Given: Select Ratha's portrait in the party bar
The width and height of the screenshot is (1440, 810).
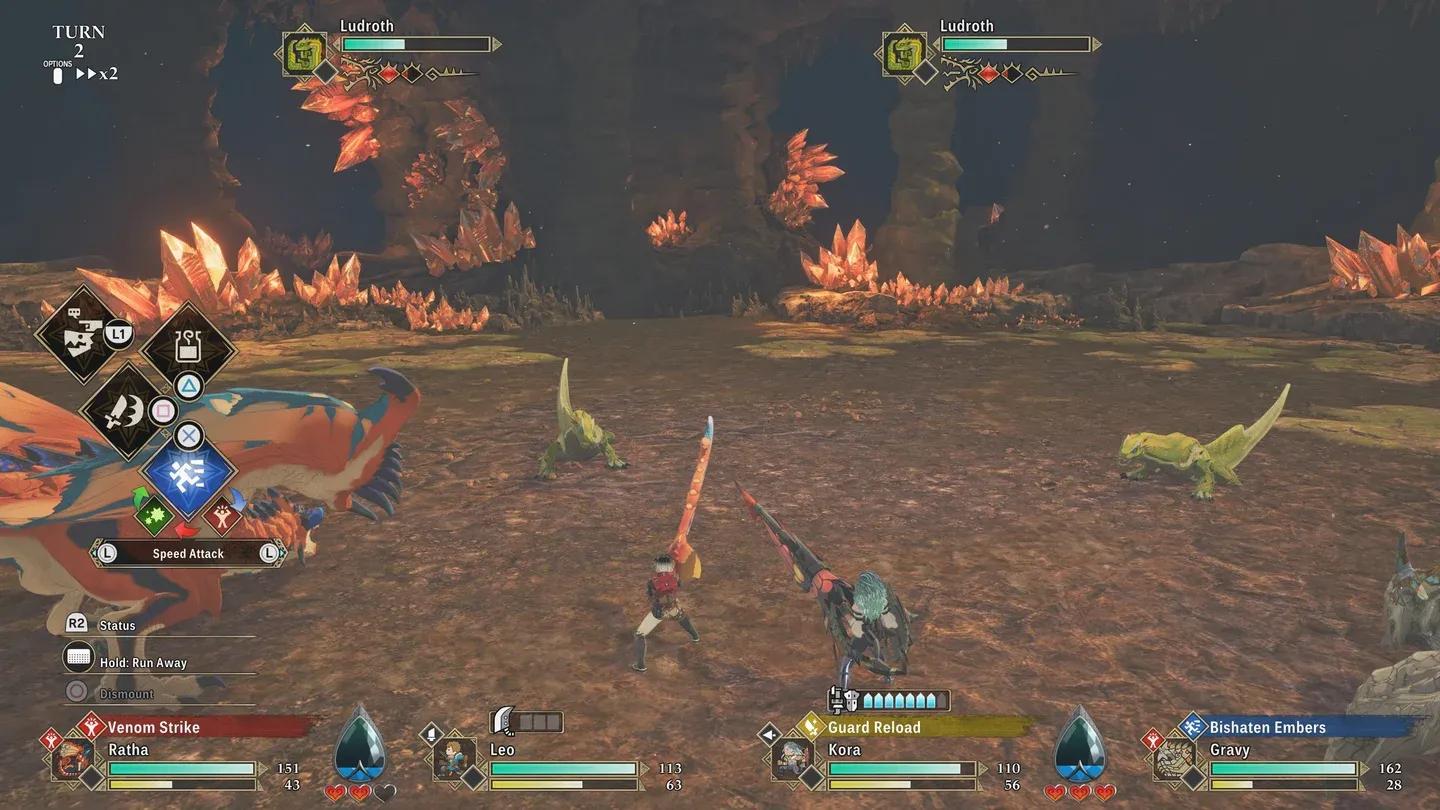Looking at the screenshot, I should [73, 759].
